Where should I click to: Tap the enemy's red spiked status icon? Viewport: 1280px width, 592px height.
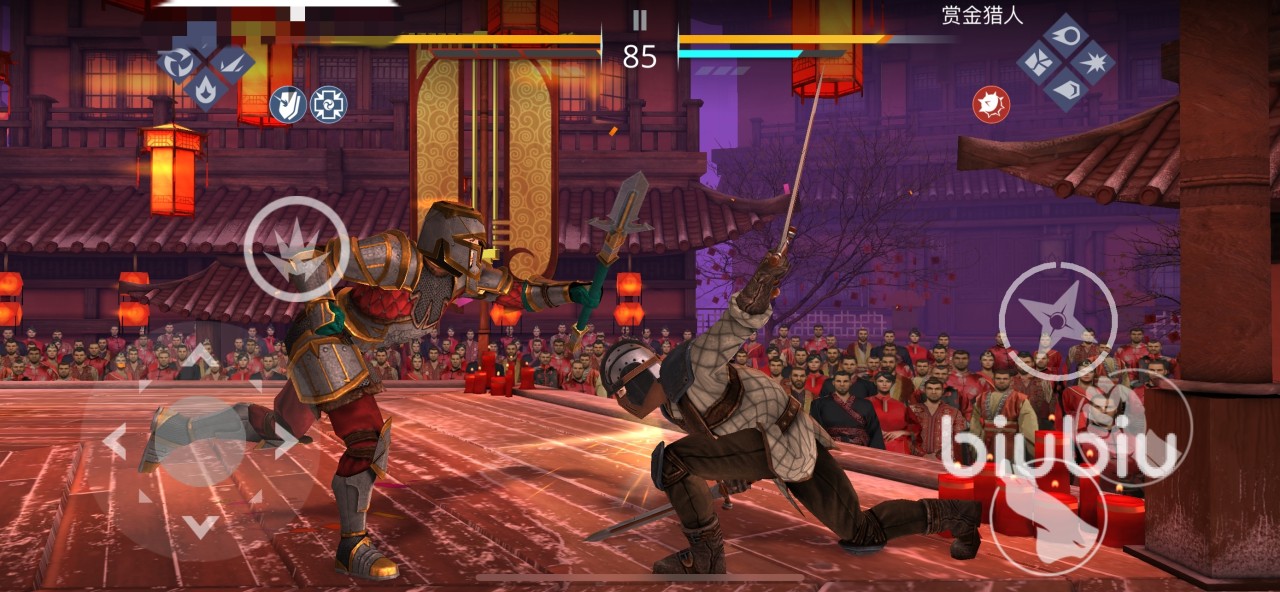tap(991, 104)
